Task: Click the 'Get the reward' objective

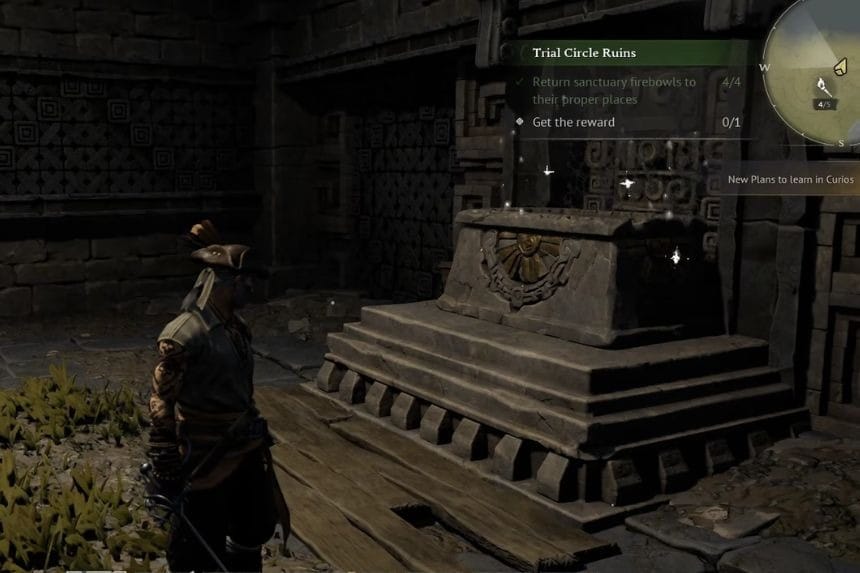Action: 573,122
